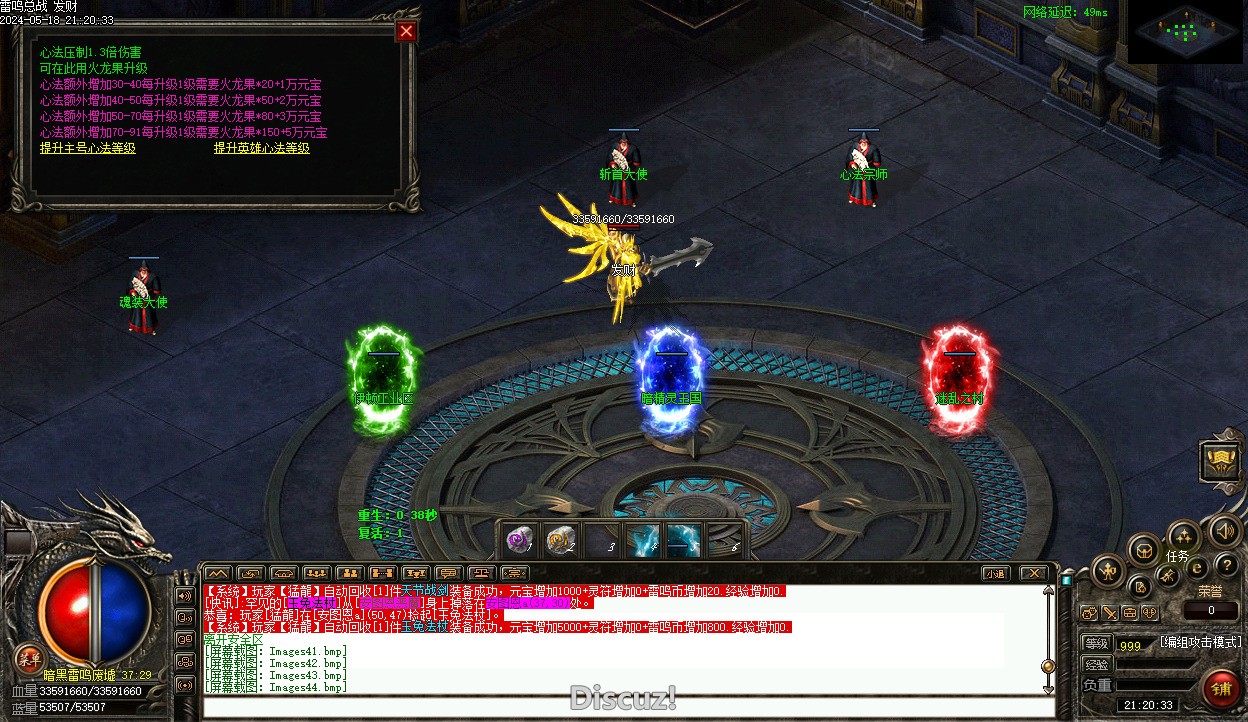Viewport: 1248px width, 722px height.
Task: Toggle sound with the speaker icon
Action: 1224,530
